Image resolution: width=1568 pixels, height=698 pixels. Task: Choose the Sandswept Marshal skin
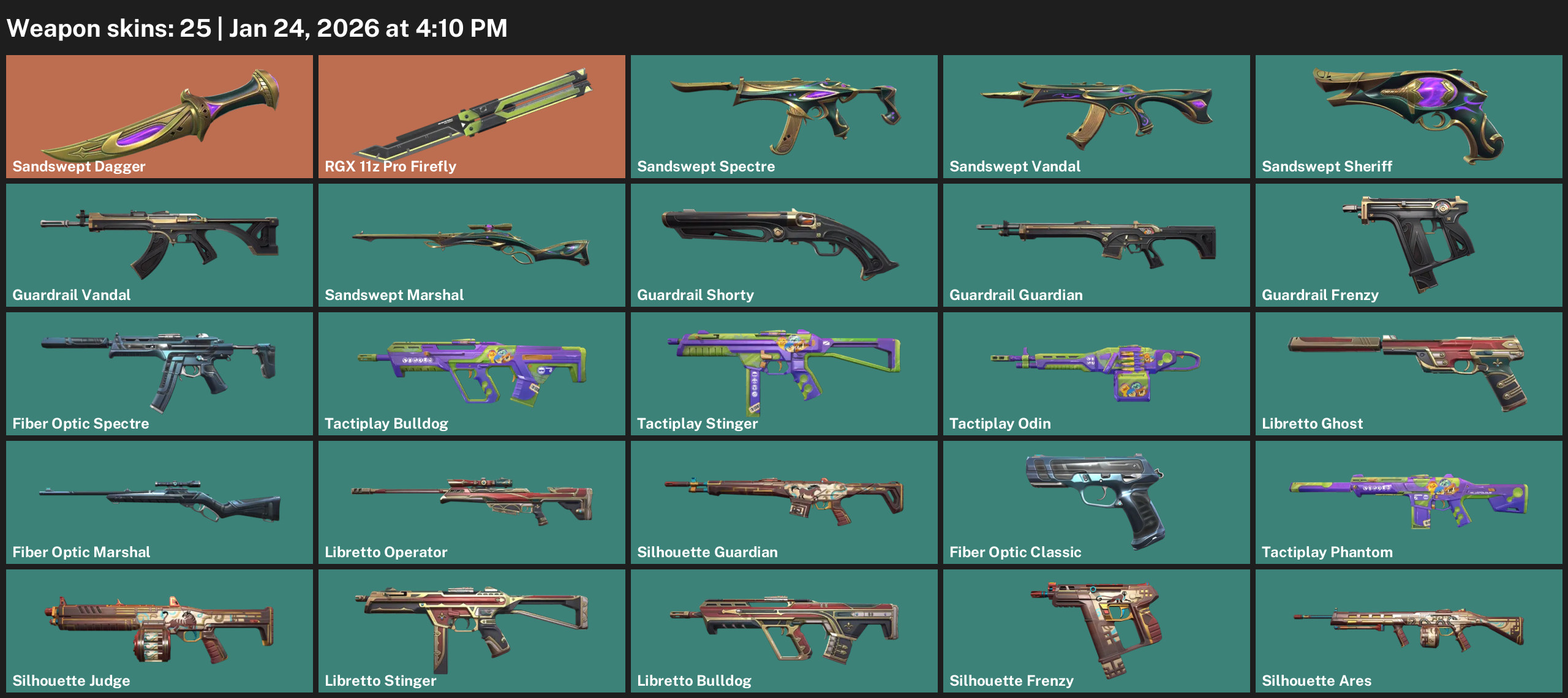[x=472, y=245]
